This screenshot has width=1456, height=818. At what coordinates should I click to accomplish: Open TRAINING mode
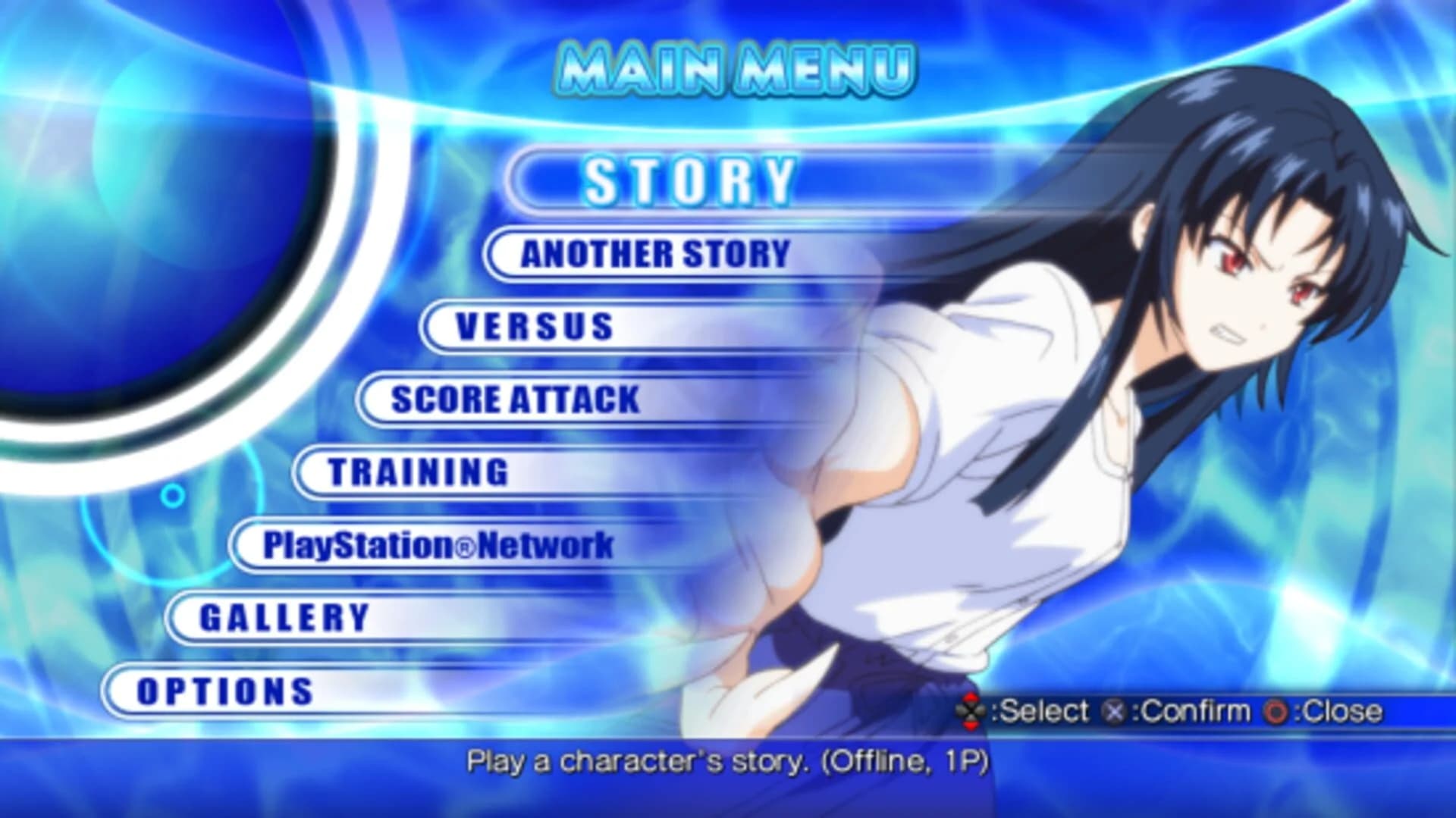pos(417,472)
